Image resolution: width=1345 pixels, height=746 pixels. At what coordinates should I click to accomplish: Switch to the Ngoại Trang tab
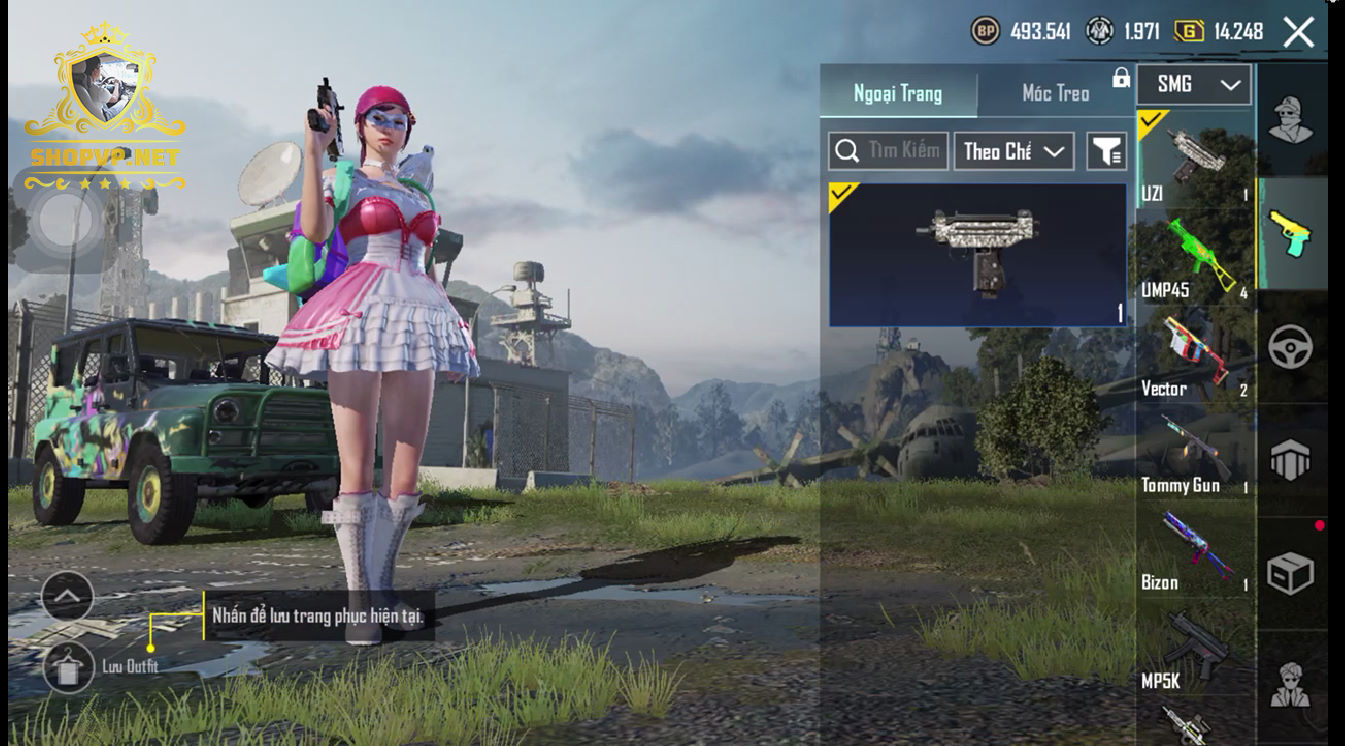click(897, 93)
